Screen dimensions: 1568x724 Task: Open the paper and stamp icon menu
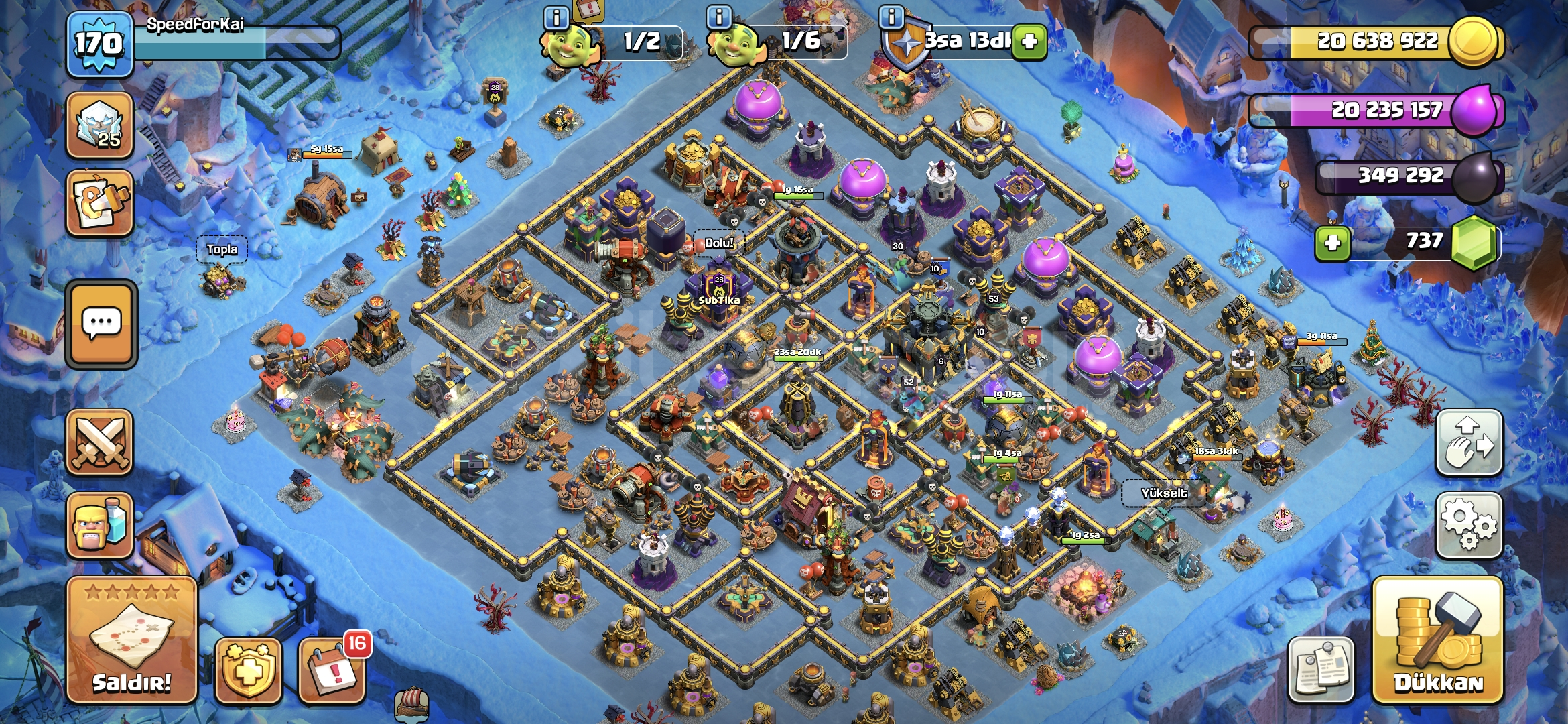(x=100, y=203)
